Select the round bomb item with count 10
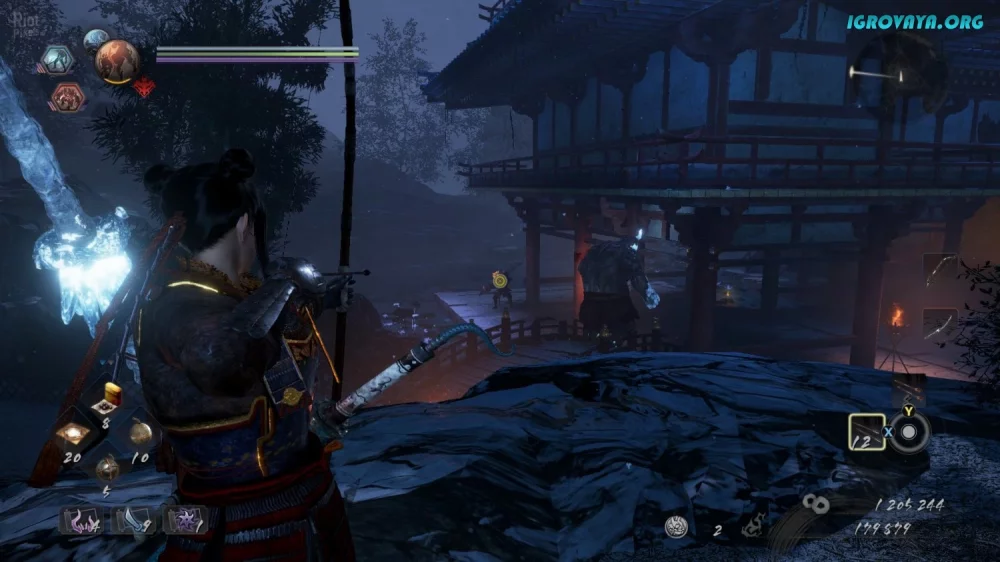1000x562 pixels. pyautogui.click(x=139, y=432)
